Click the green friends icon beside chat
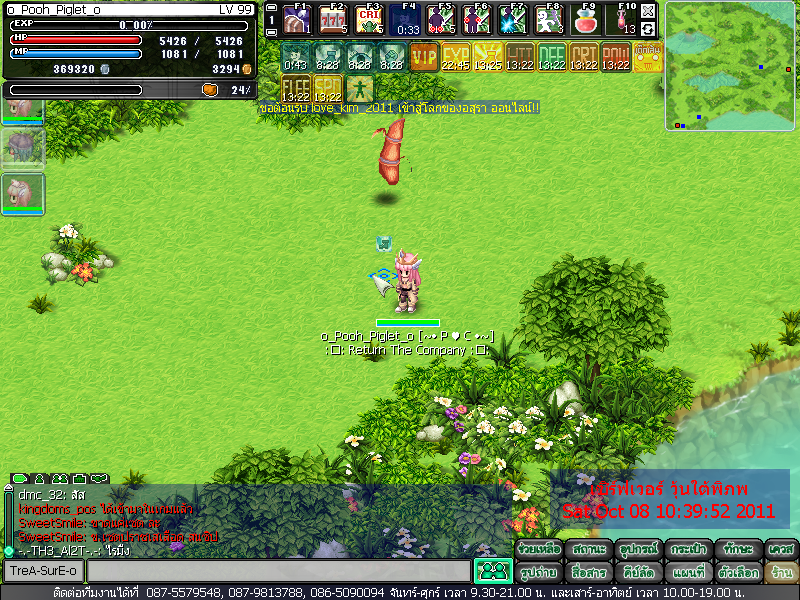800x600 pixels. (492, 571)
